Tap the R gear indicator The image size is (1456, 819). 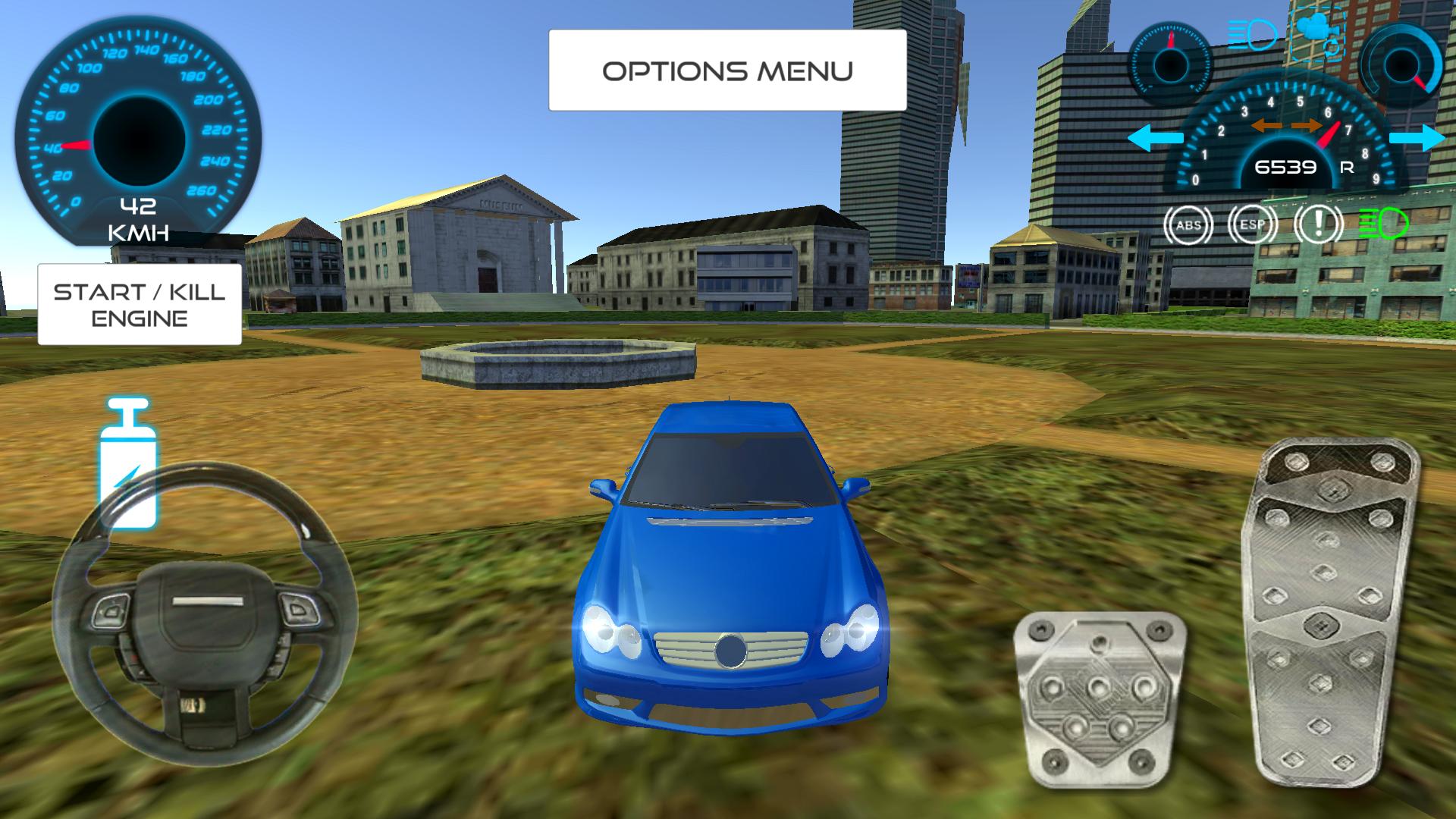point(1347,168)
